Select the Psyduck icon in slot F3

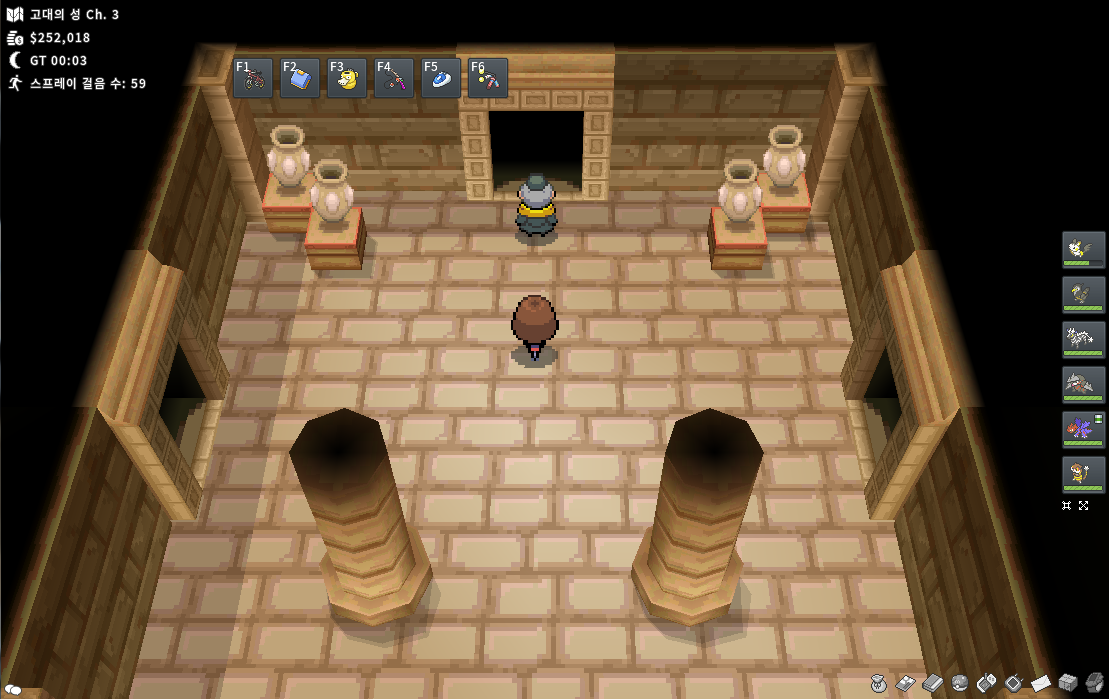pyautogui.click(x=347, y=78)
